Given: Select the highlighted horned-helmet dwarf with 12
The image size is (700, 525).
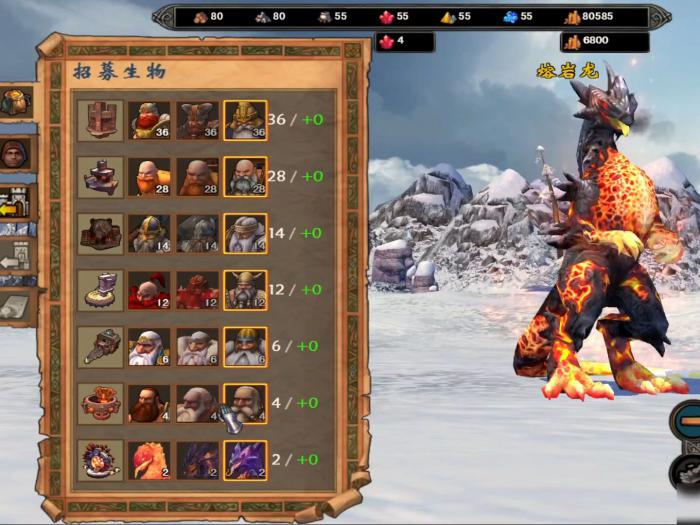Looking at the screenshot, I should (x=245, y=290).
